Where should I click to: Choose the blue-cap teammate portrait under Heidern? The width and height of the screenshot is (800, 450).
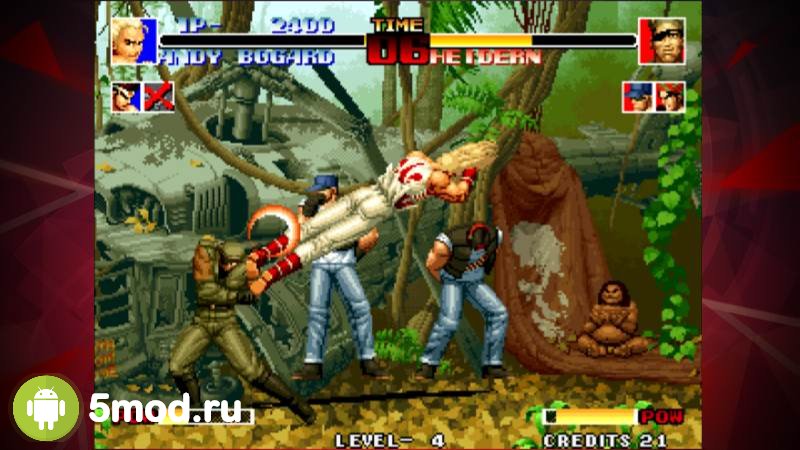[x=637, y=96]
